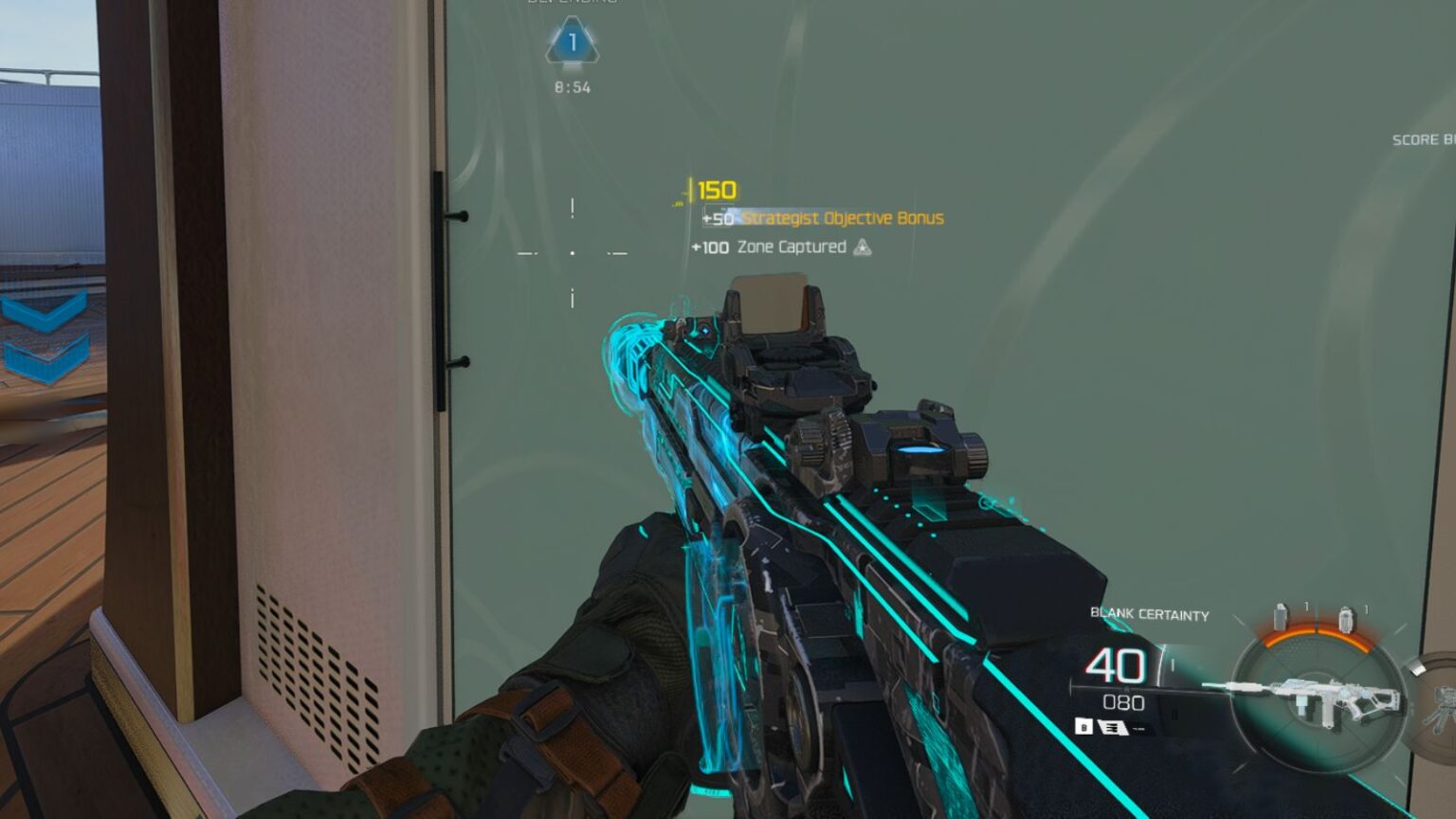This screenshot has width=1456, height=819.
Task: Select the plasma grenade icon on the radial HUD
Action: pyautogui.click(x=1346, y=619)
